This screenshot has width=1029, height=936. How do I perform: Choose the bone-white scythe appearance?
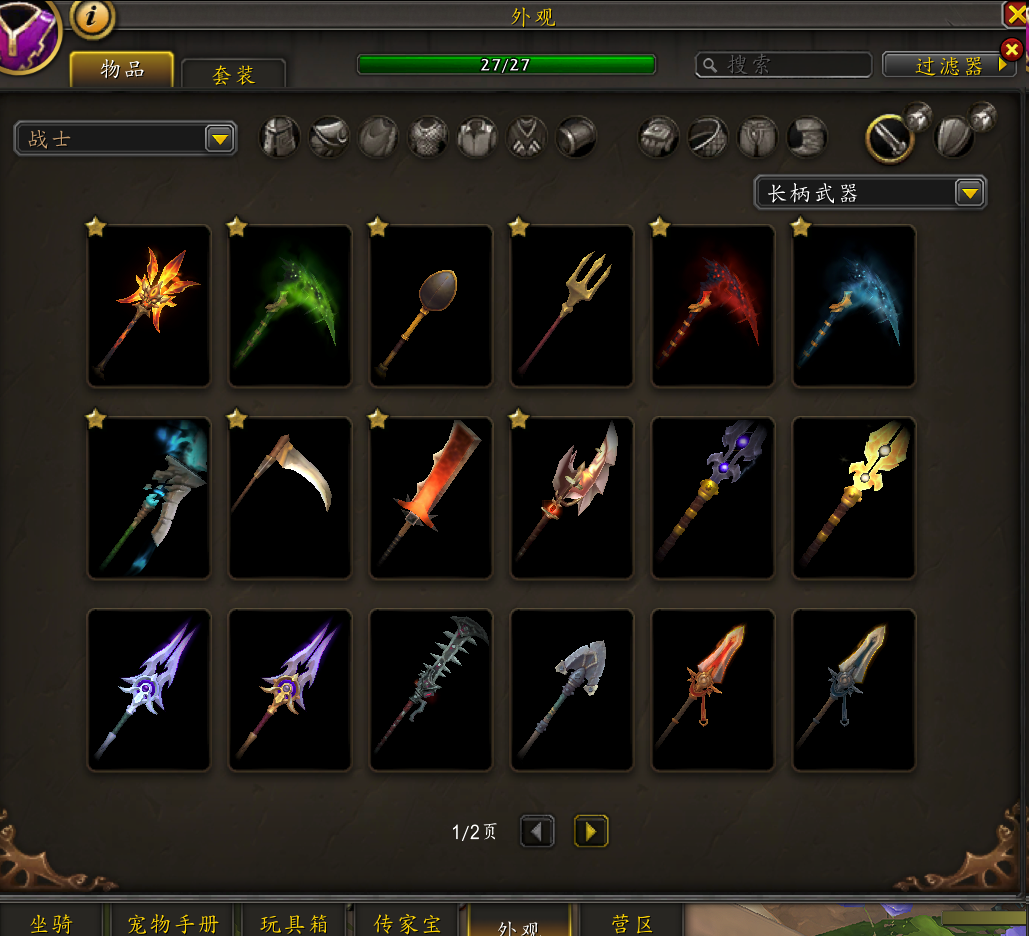pyautogui.click(x=290, y=498)
